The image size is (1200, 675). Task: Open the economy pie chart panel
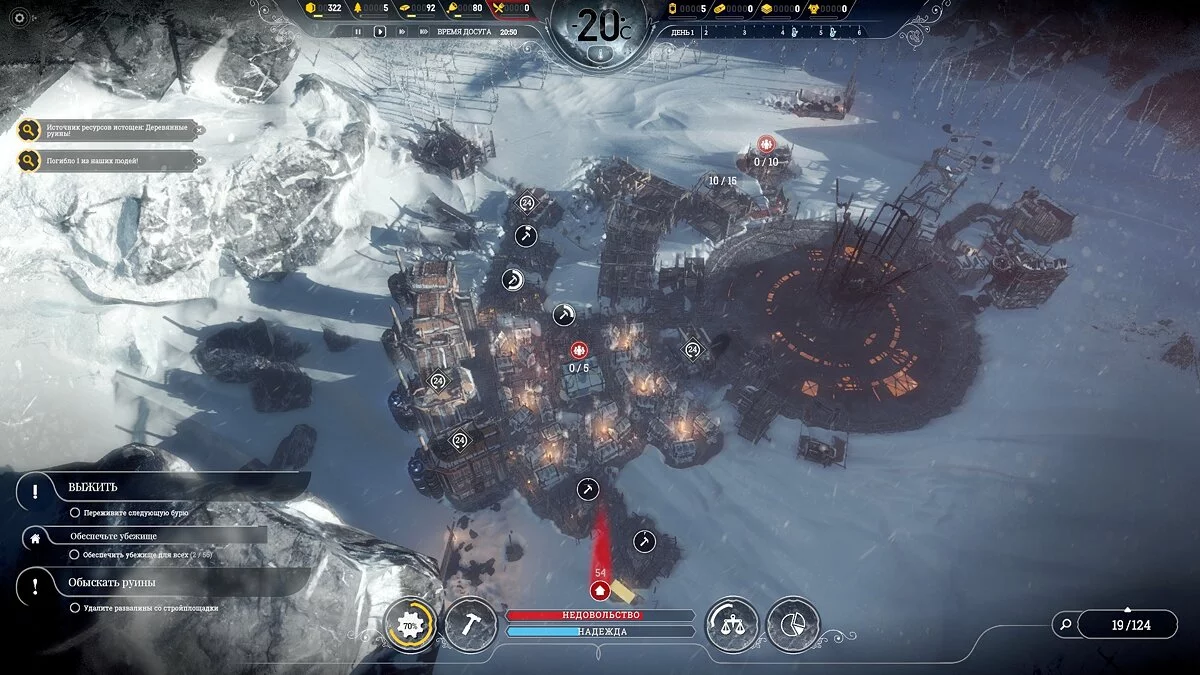coord(793,626)
